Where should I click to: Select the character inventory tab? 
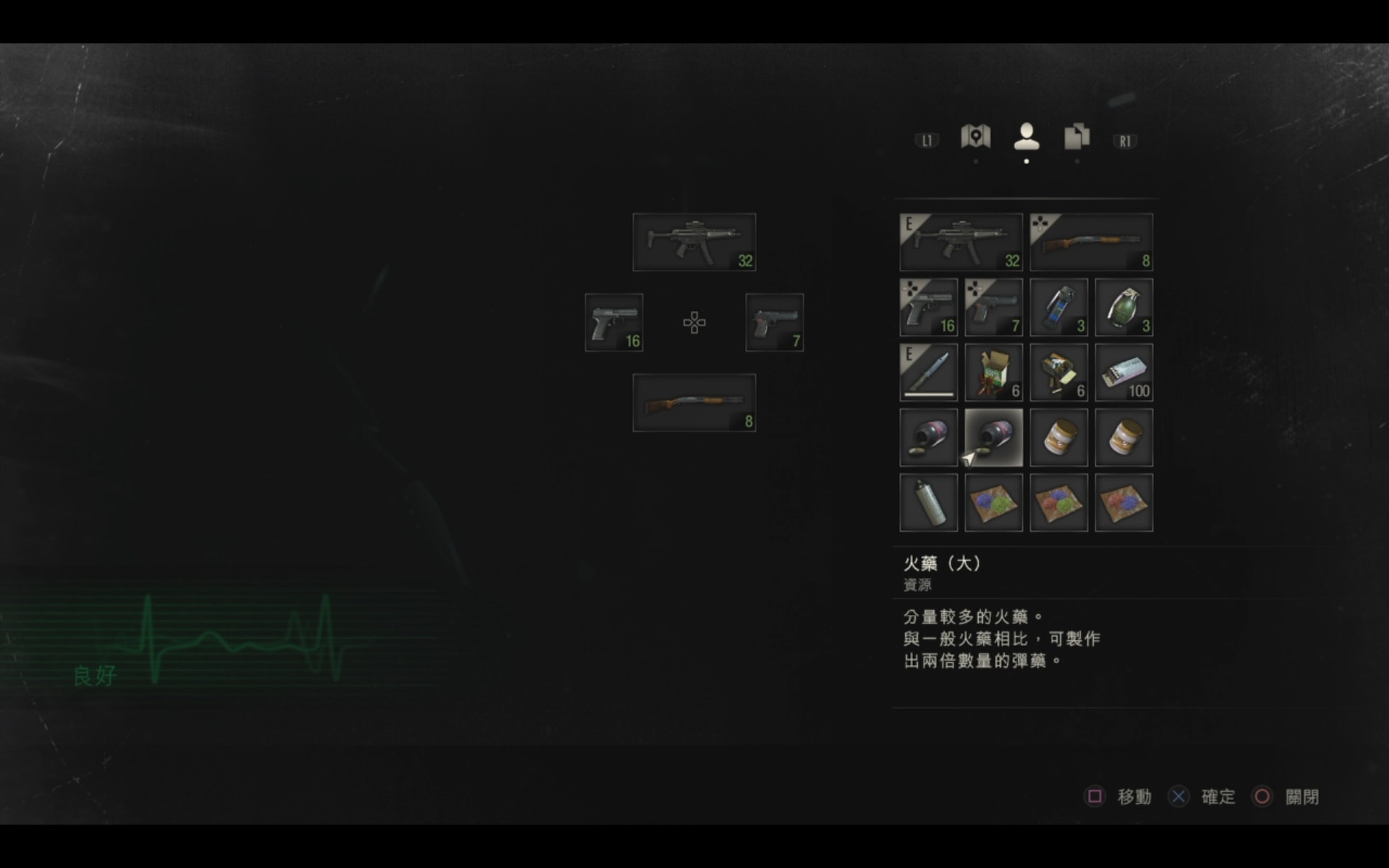(x=1026, y=137)
